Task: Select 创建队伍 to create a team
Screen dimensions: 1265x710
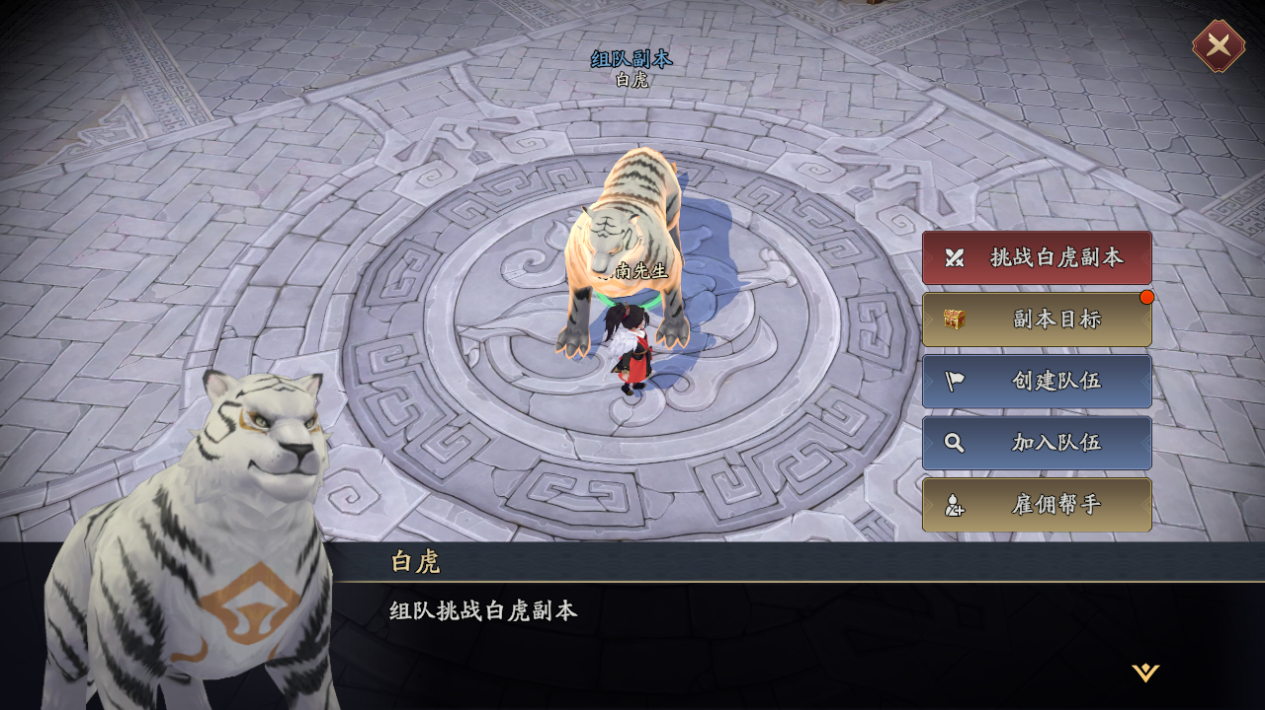Action: tap(1037, 381)
